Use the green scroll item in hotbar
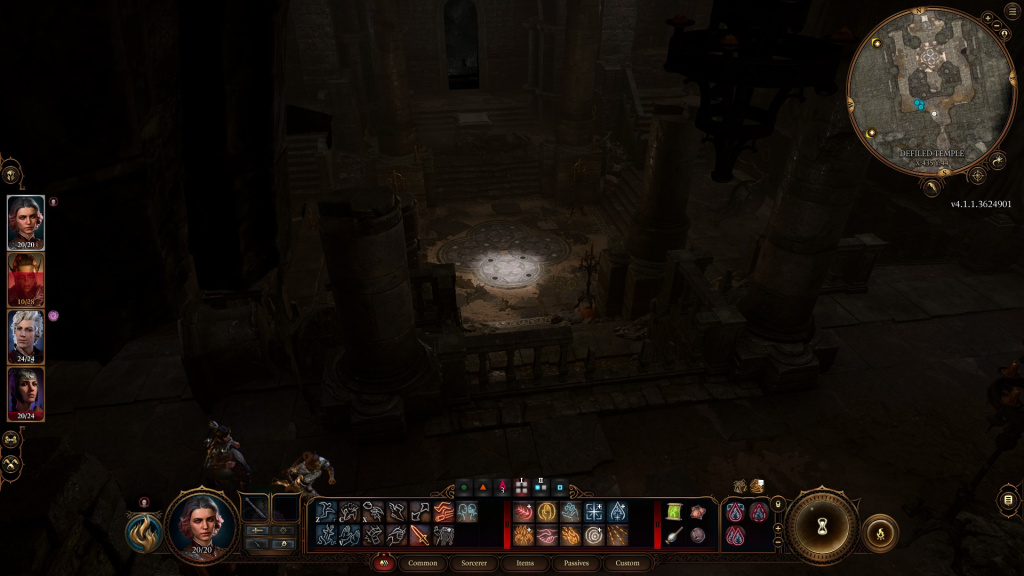 (674, 512)
